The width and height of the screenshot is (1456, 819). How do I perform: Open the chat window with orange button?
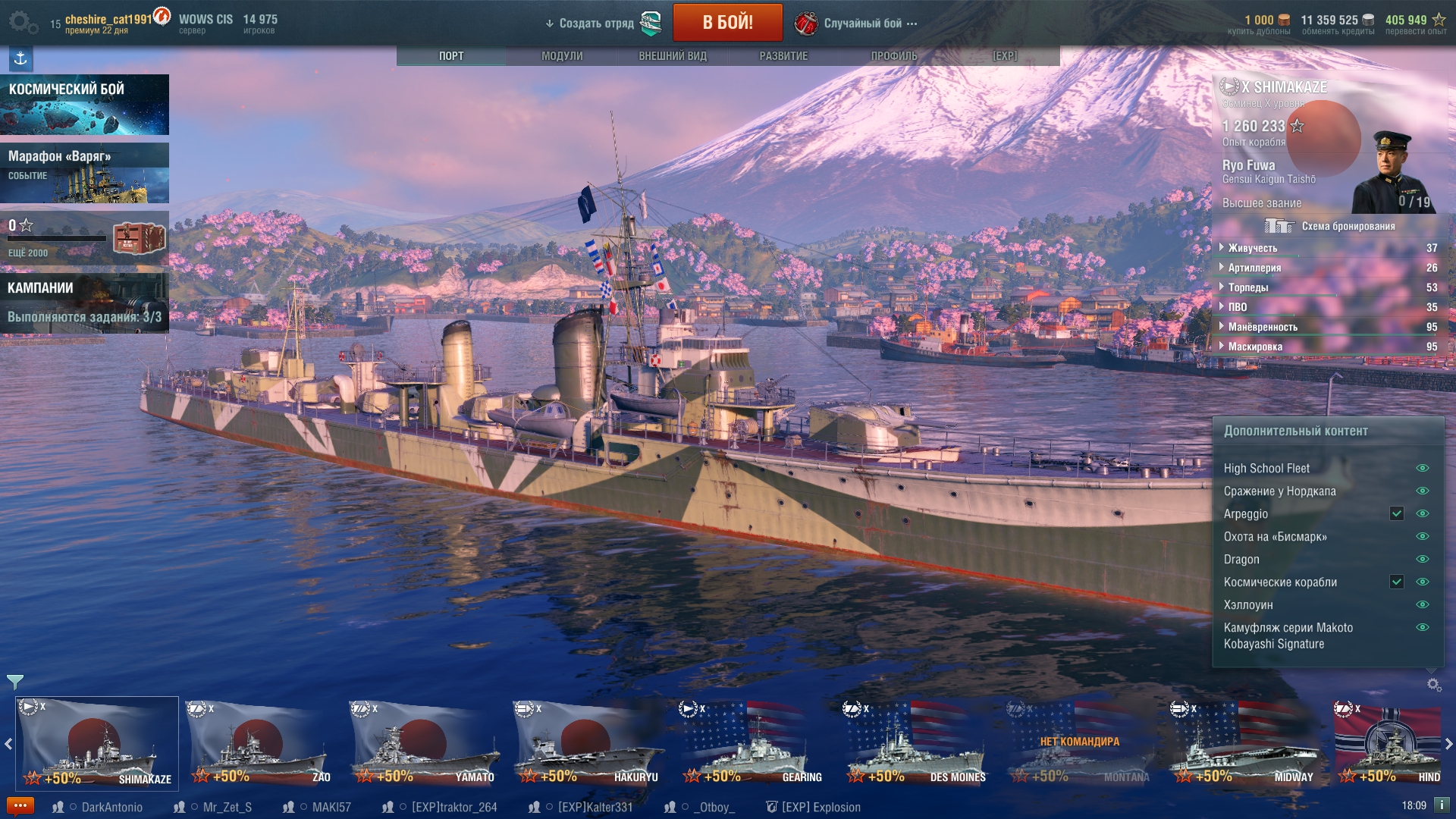20,806
